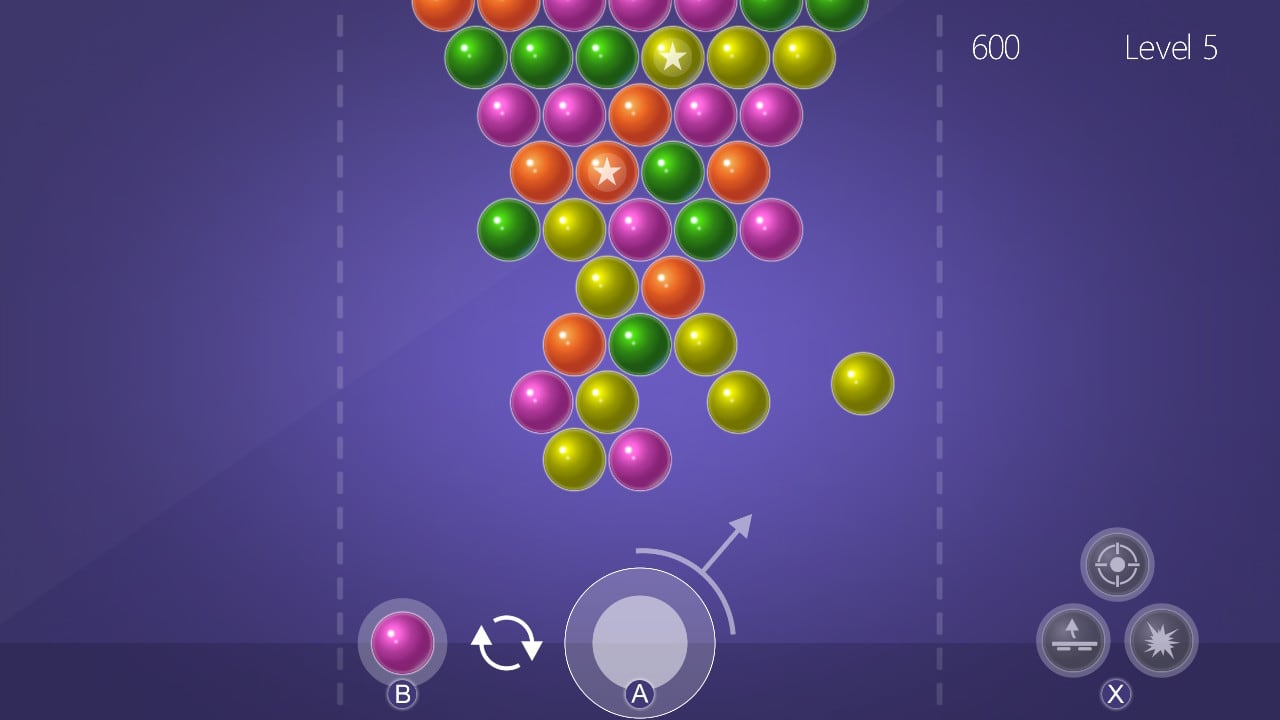Click the star bubble in the top row
This screenshot has width=1280, height=720.
click(x=672, y=57)
